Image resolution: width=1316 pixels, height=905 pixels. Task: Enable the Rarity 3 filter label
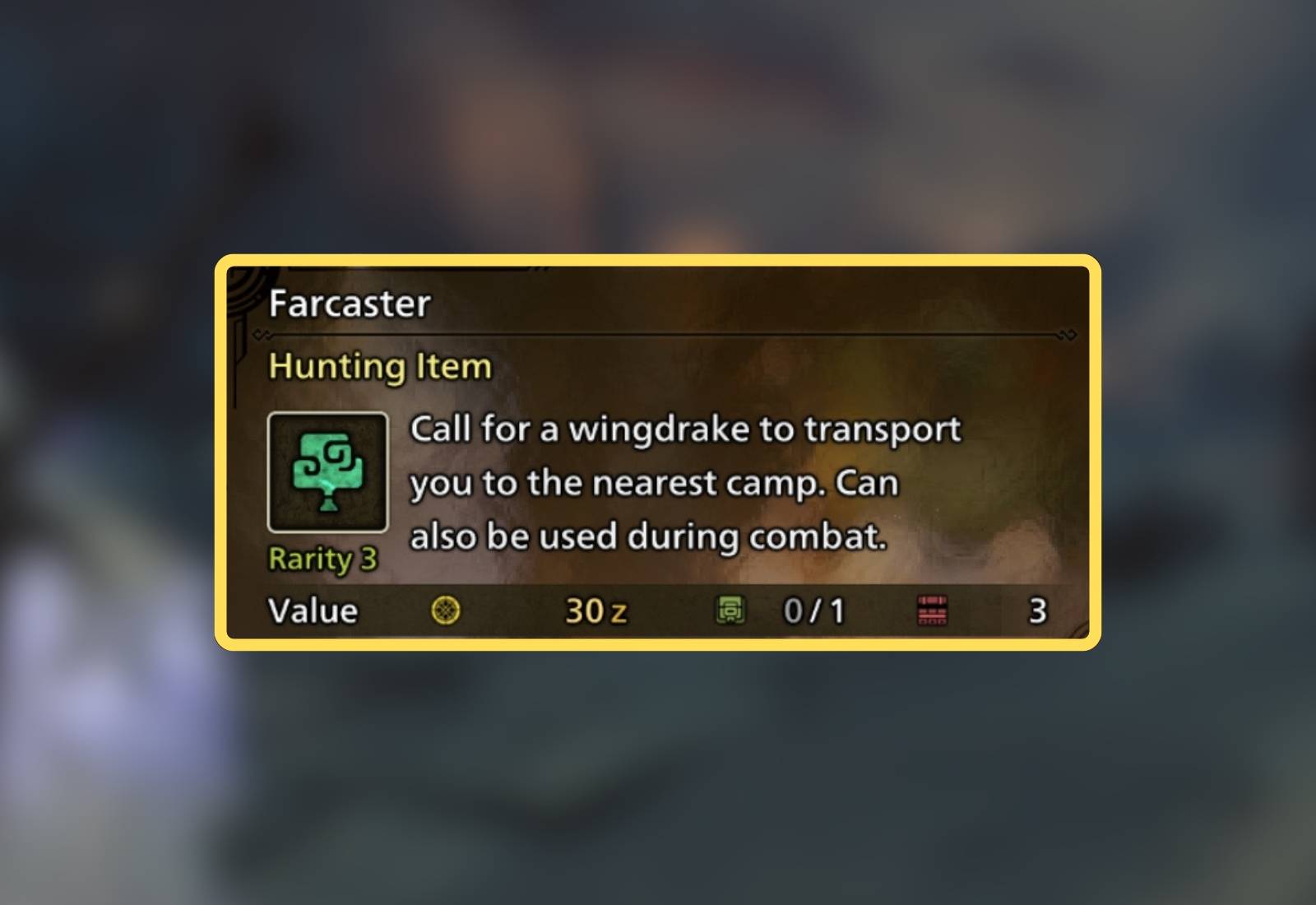(x=322, y=559)
